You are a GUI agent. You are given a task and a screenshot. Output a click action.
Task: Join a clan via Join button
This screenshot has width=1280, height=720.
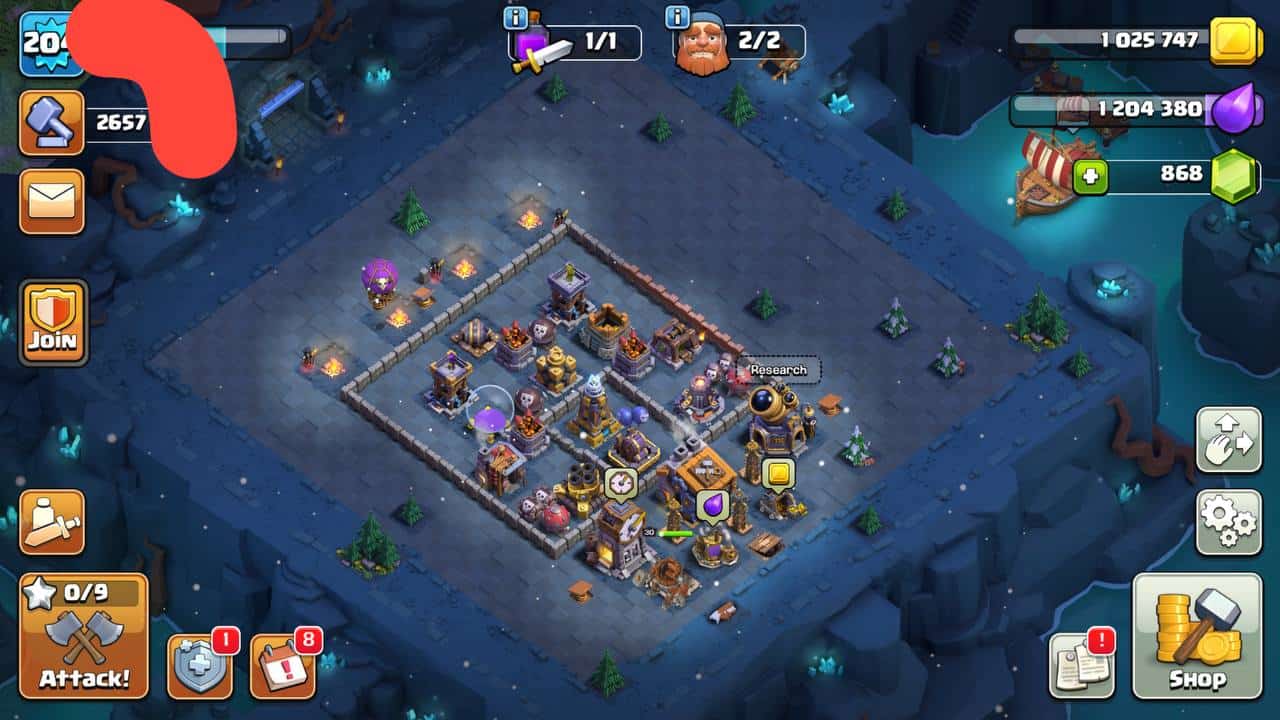tap(53, 322)
